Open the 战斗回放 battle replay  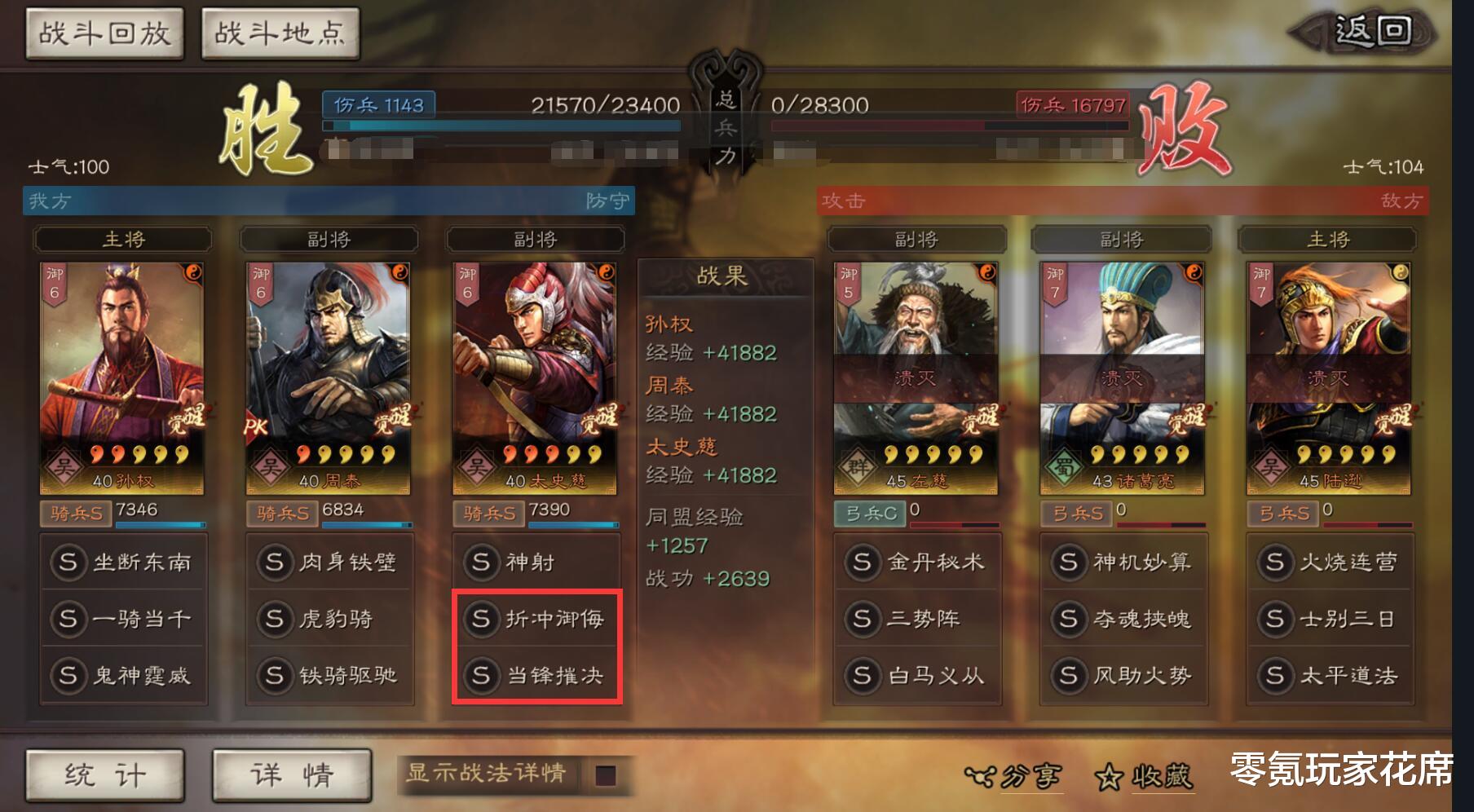pos(104,31)
